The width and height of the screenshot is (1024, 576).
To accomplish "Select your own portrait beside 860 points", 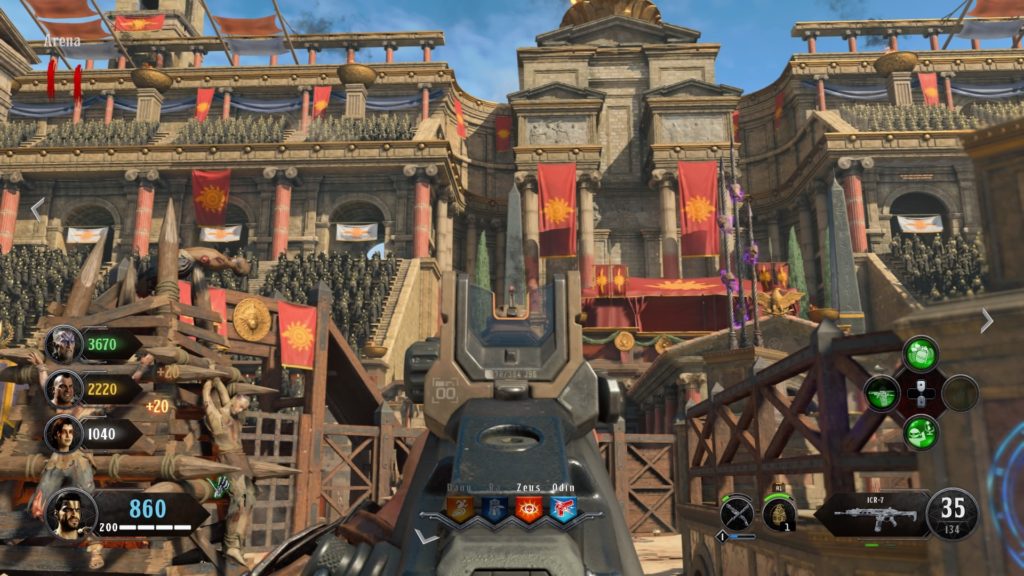I will pyautogui.click(x=70, y=514).
